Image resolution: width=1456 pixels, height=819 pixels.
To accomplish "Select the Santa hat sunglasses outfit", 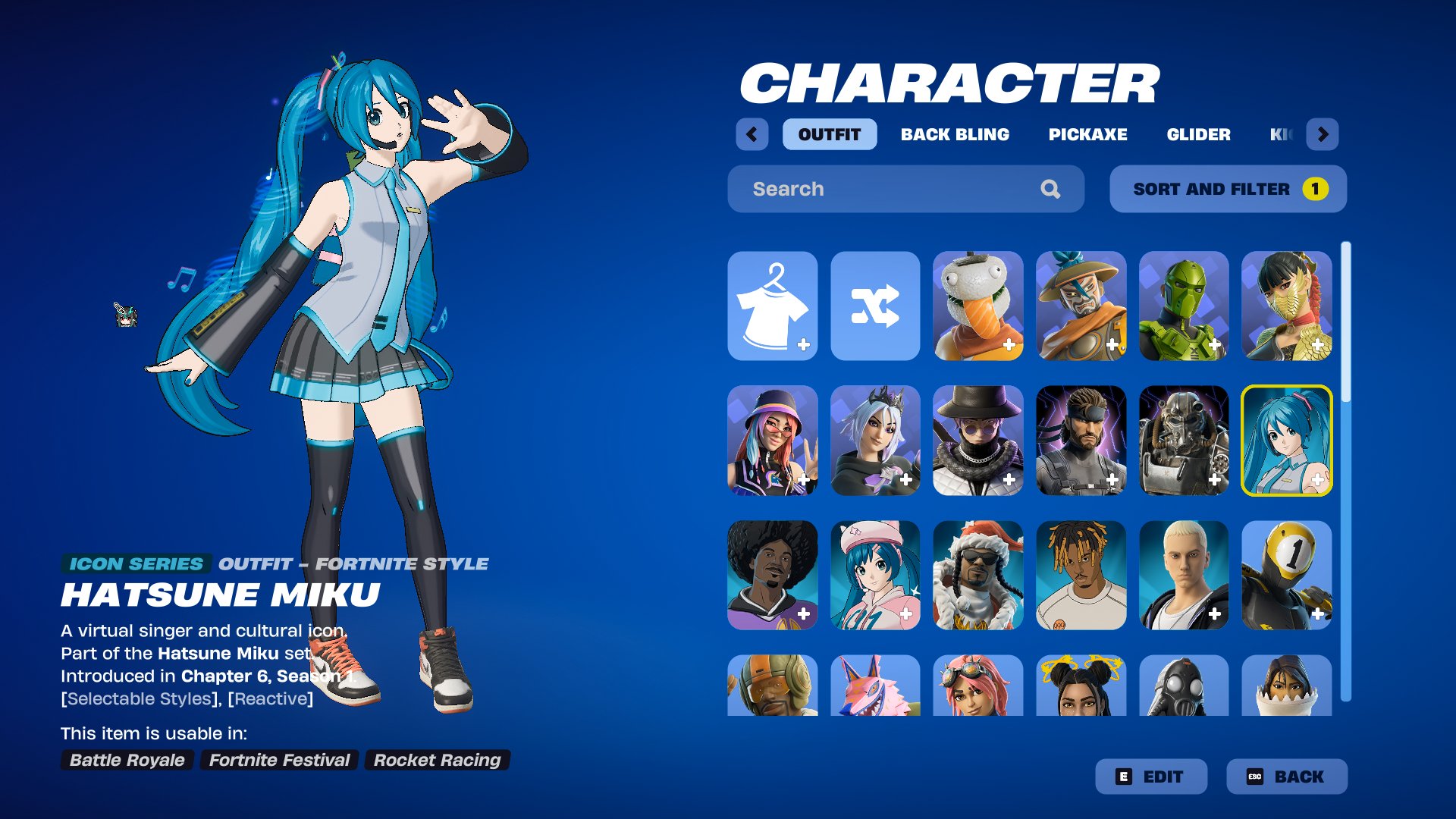I will 977,575.
